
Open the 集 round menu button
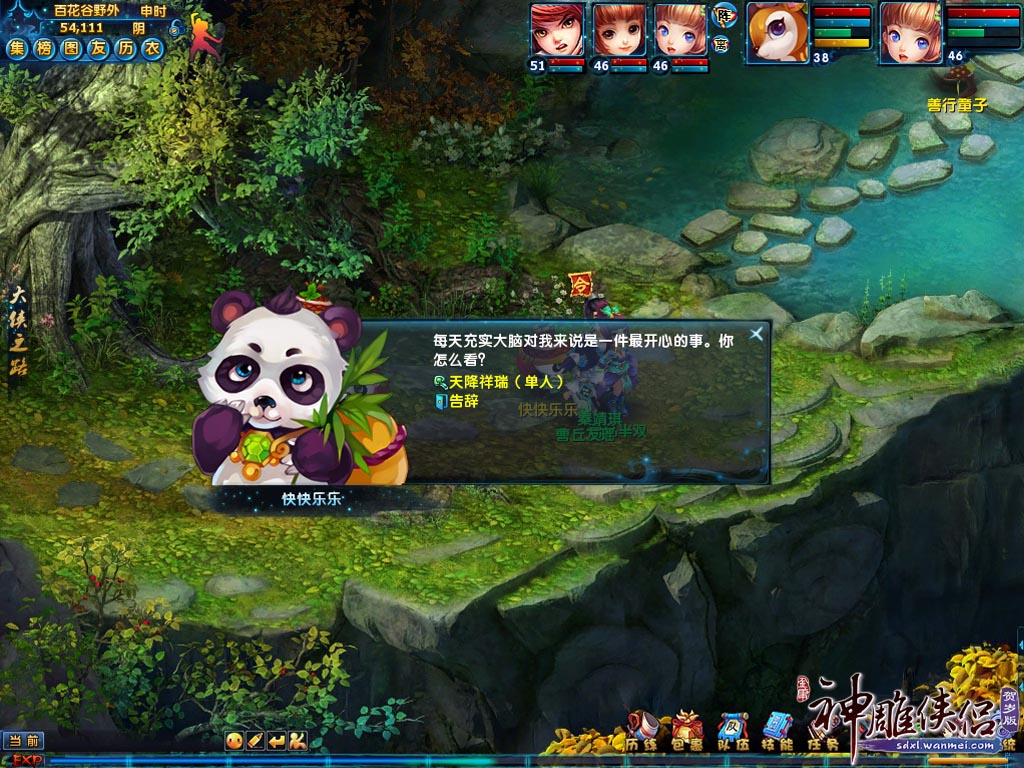pos(17,48)
